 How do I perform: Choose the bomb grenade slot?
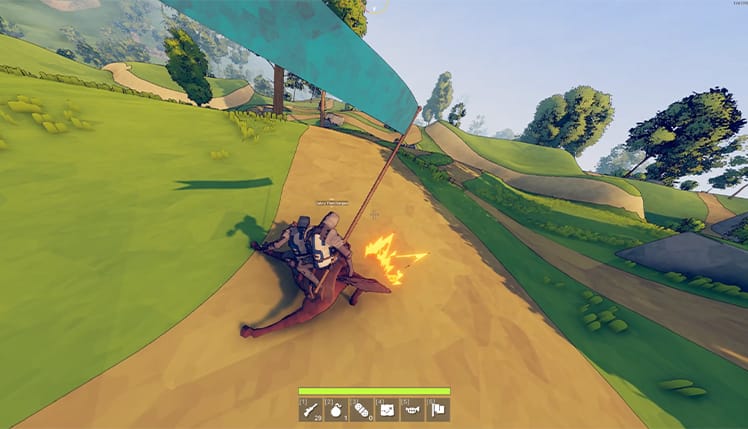click(x=335, y=409)
